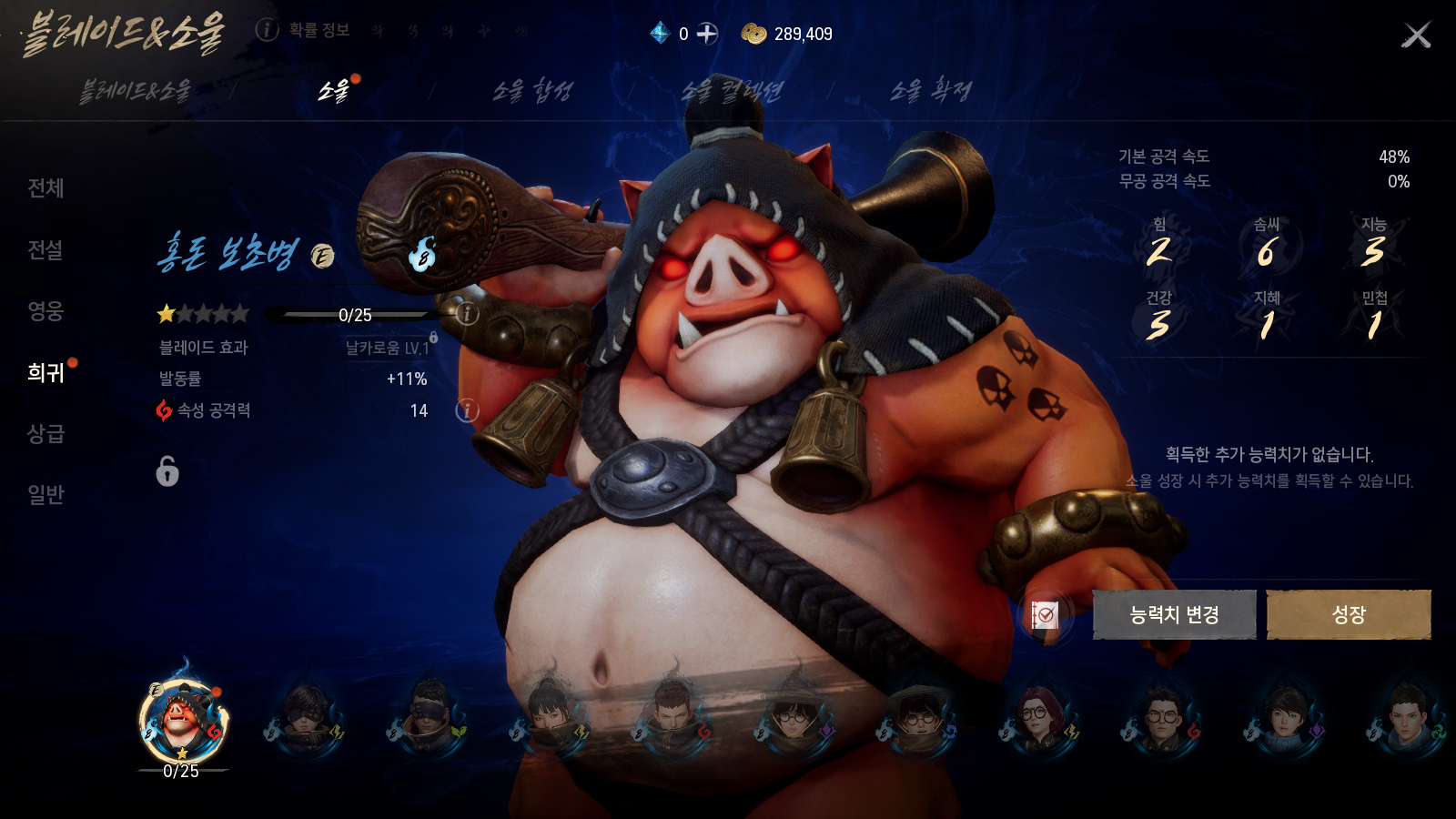This screenshot has height=819, width=1456.
Task: Open the 확률 정보 info
Action: click(304, 30)
